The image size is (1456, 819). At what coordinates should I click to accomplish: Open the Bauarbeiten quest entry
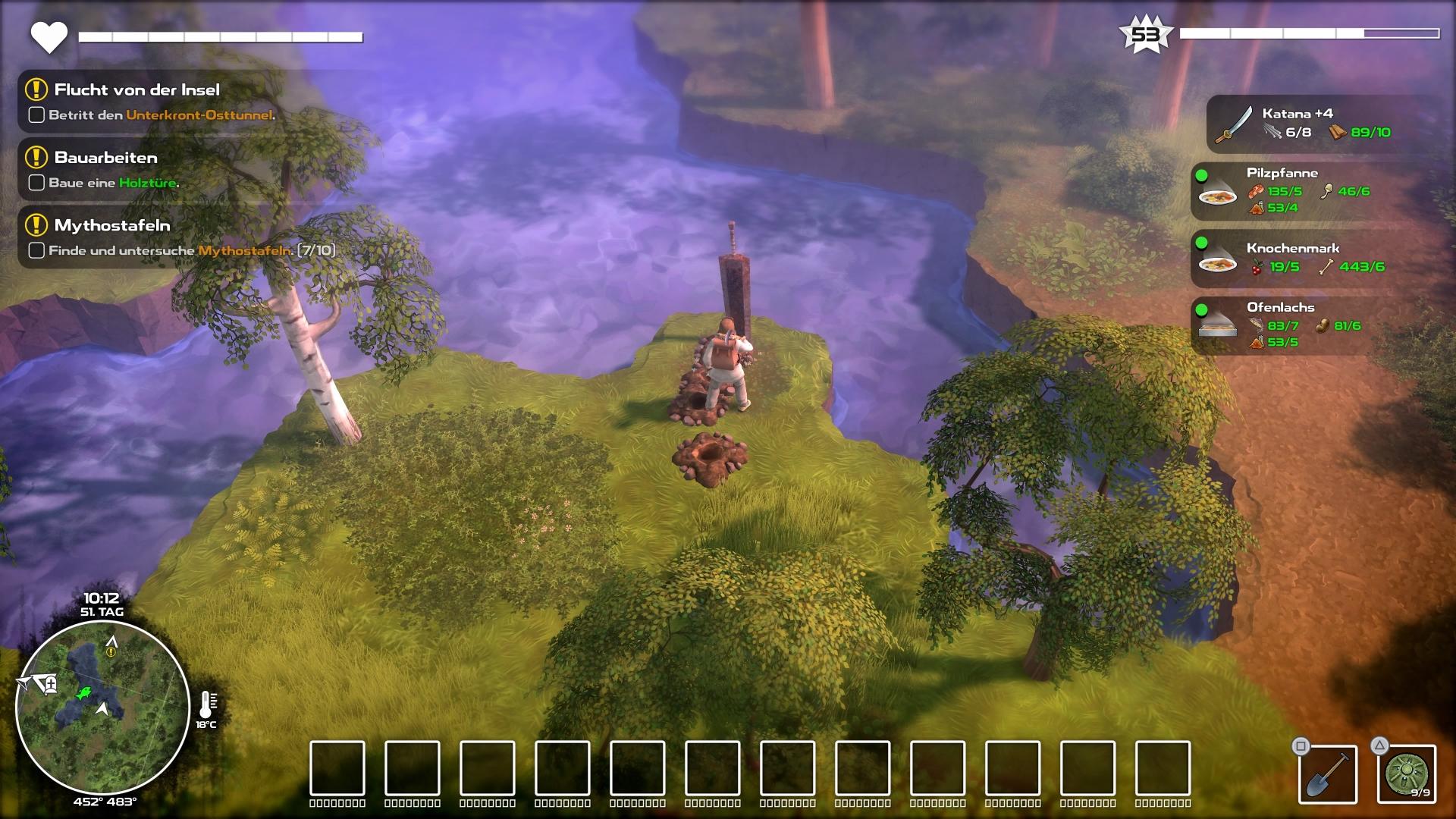pyautogui.click(x=105, y=158)
